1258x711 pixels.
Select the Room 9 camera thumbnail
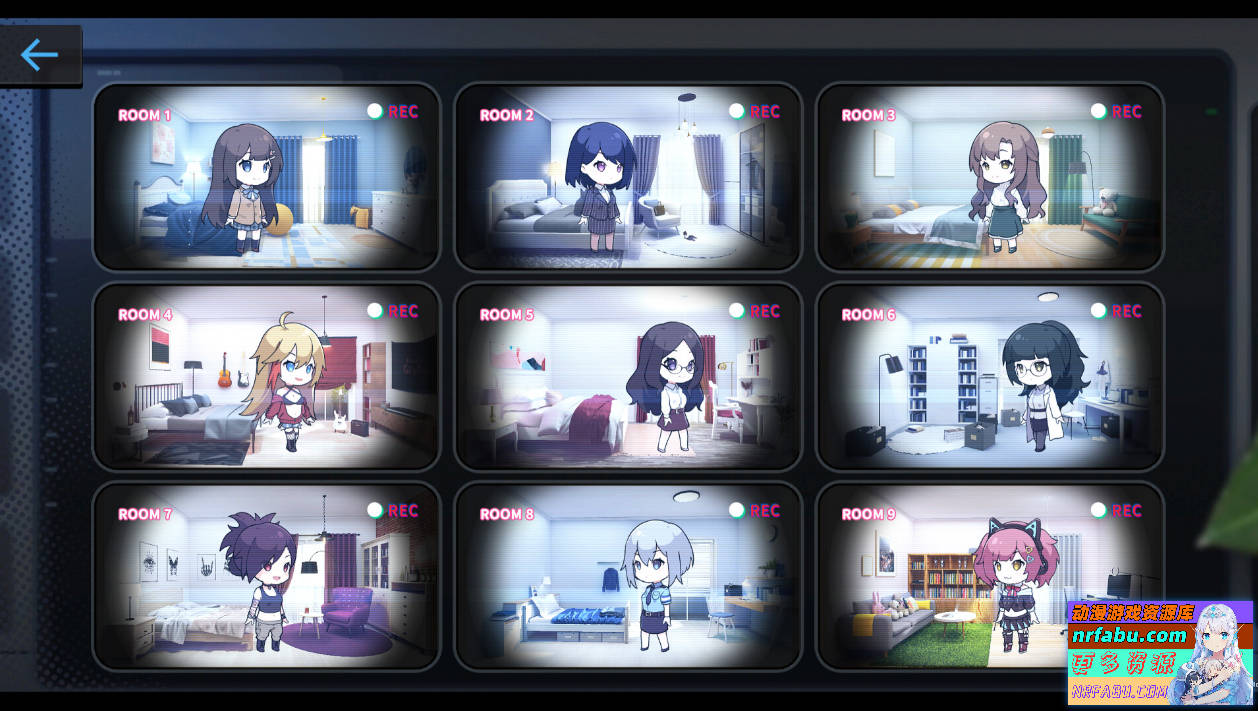click(940, 576)
